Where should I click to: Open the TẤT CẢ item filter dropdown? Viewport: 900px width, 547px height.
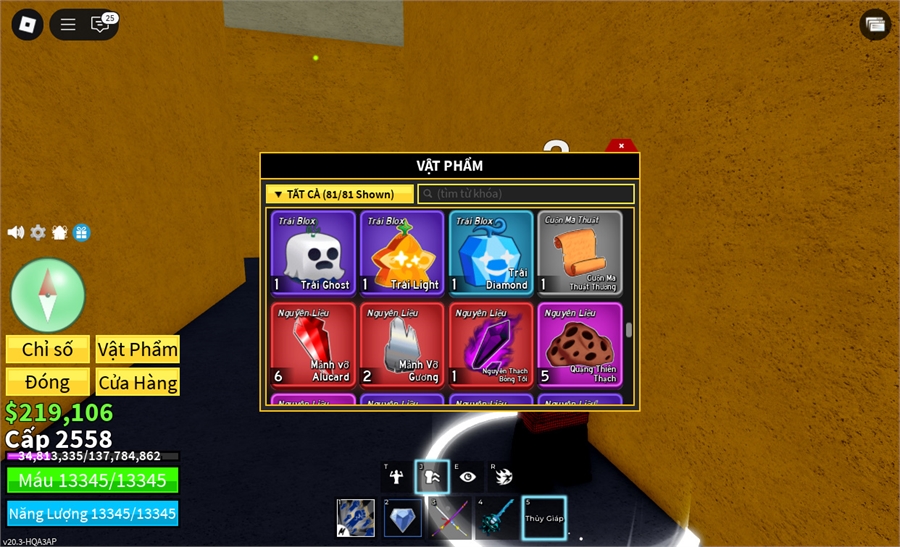[339, 194]
